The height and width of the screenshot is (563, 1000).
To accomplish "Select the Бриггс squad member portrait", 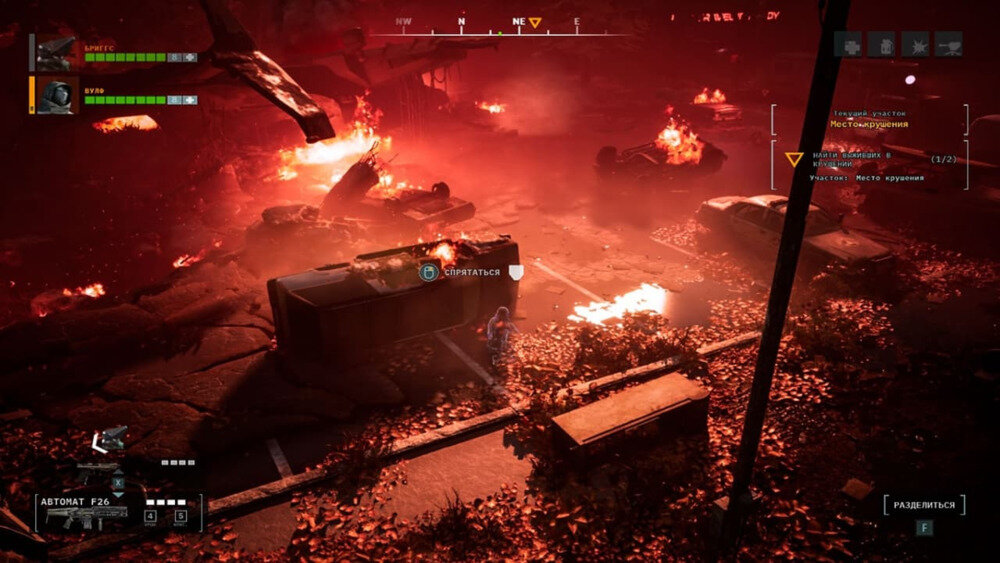I will pyautogui.click(x=54, y=52).
